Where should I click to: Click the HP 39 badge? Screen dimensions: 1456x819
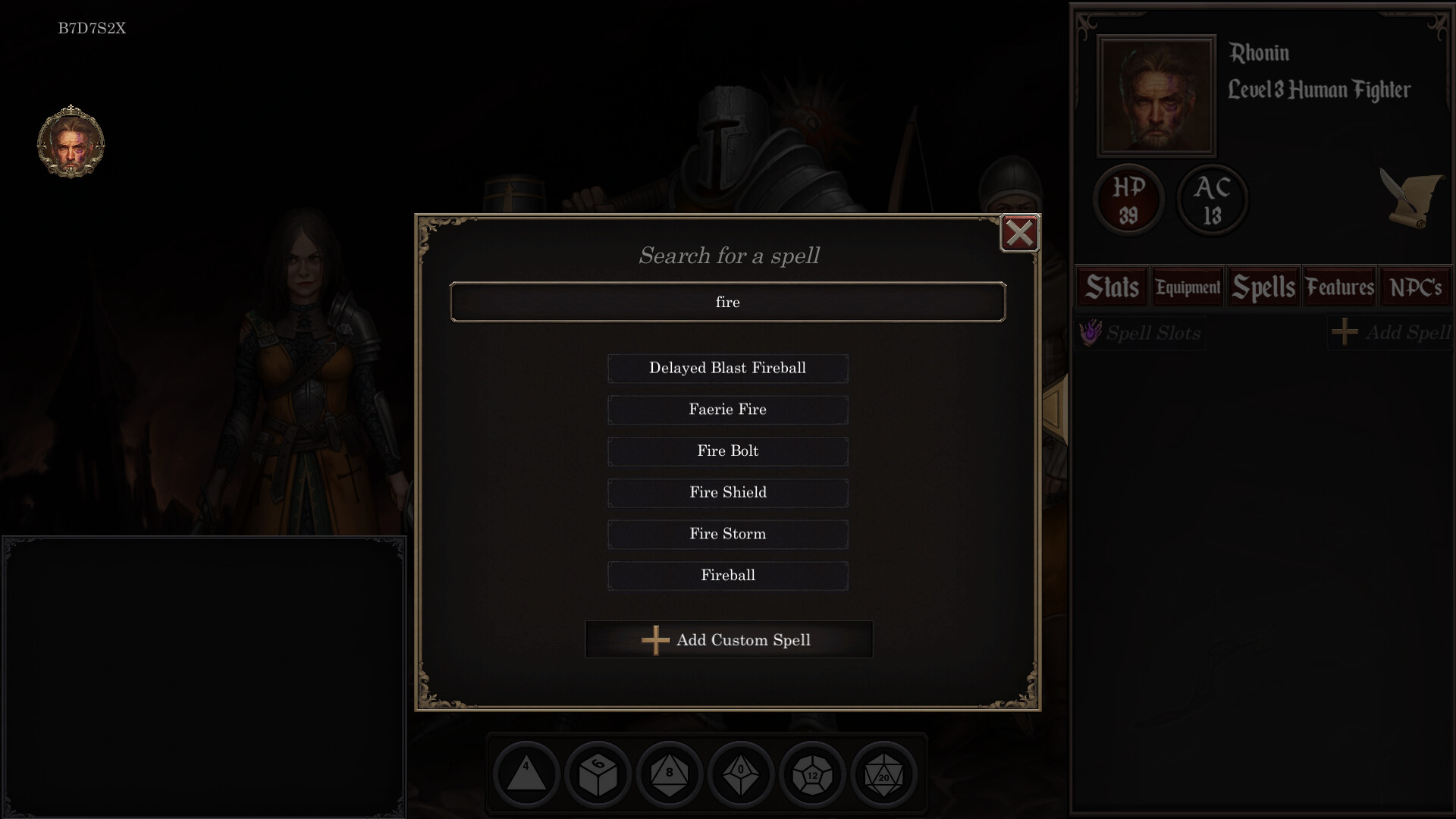click(x=1128, y=199)
